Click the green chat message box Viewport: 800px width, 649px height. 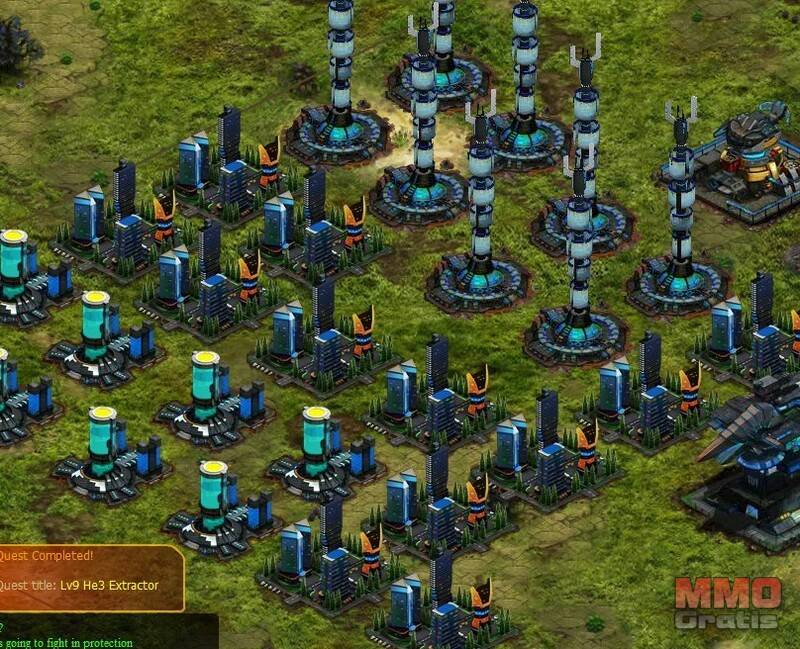pos(105,633)
